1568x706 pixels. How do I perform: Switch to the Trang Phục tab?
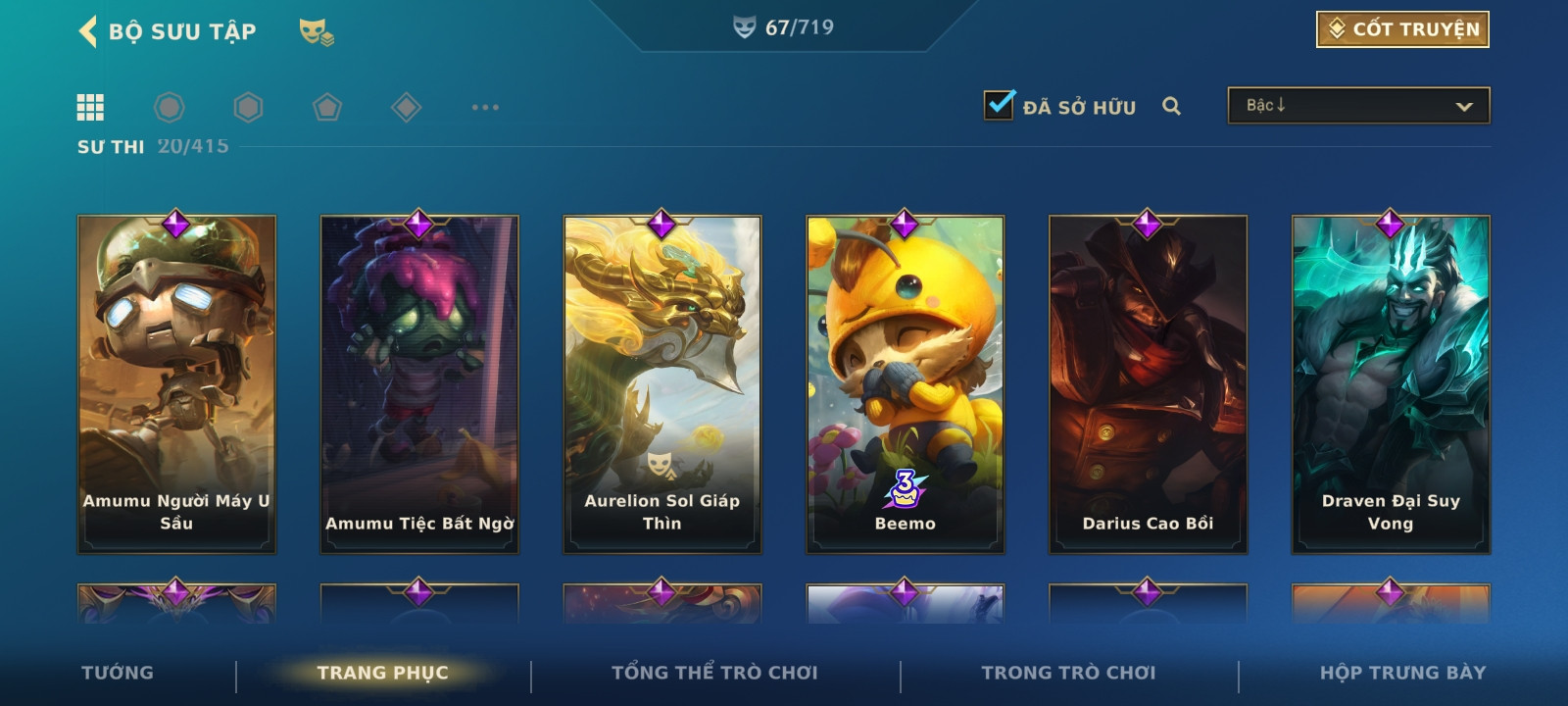coord(382,673)
